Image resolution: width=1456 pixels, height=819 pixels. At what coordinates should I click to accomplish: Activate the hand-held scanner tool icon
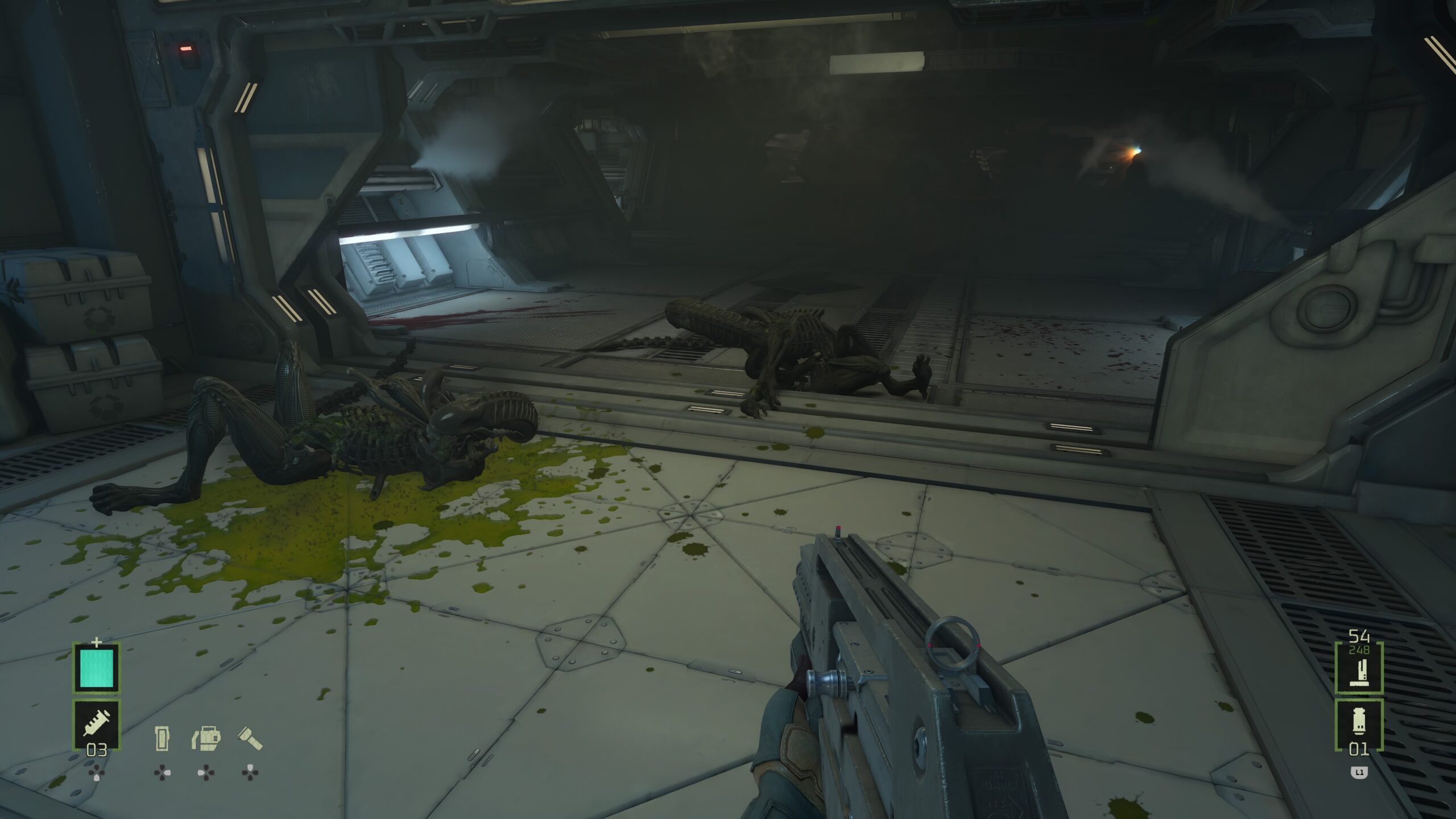(206, 738)
